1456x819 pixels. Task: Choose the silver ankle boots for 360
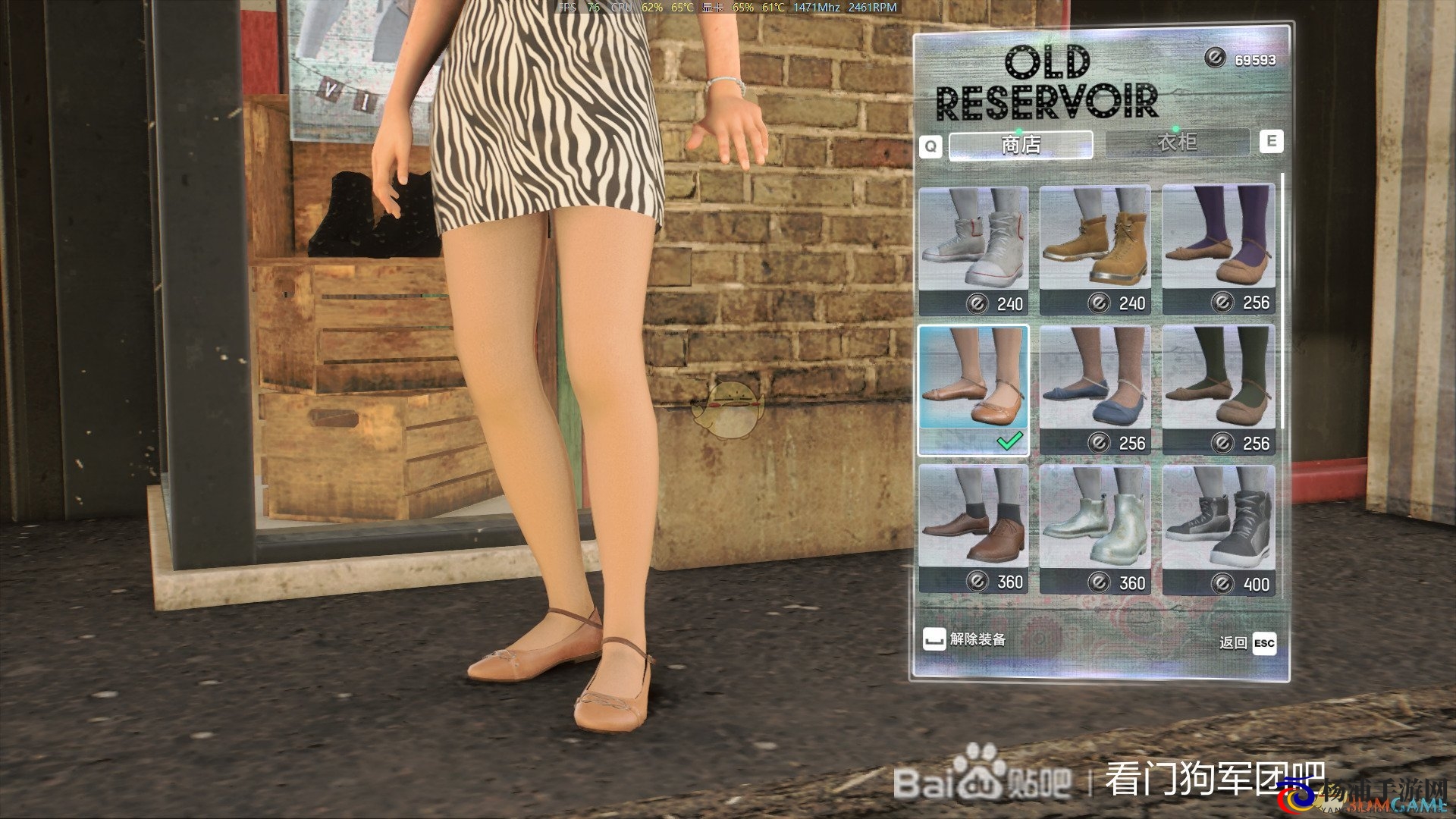pos(1095,529)
